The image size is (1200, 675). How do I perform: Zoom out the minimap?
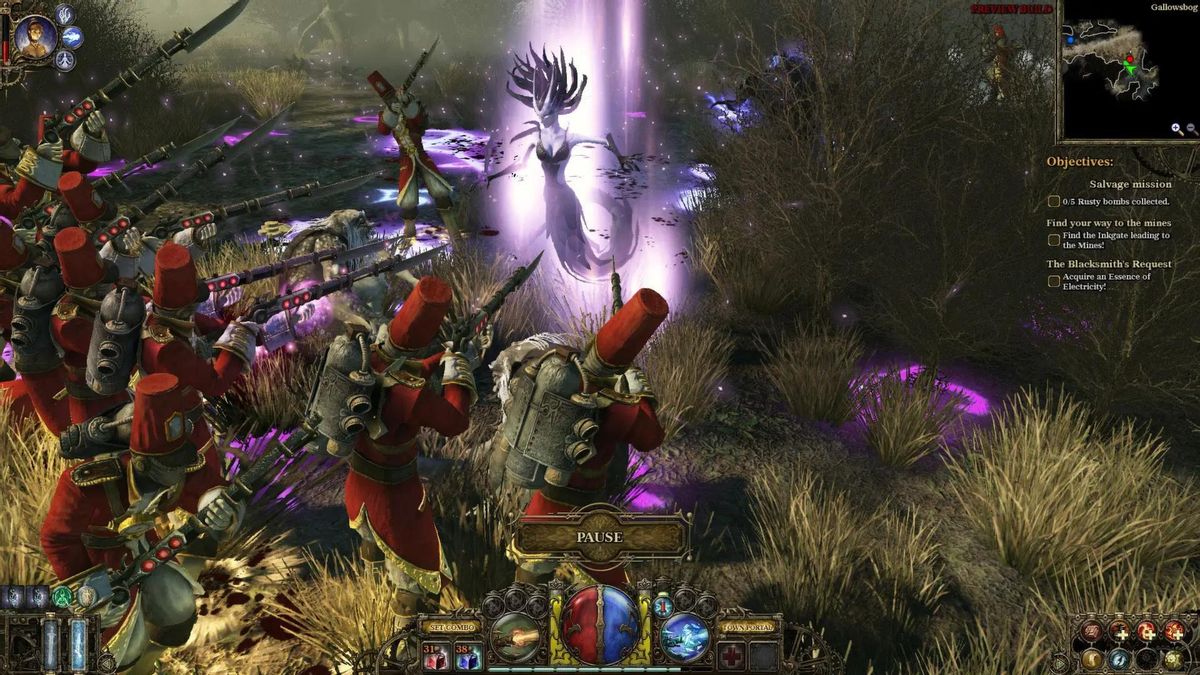[1191, 129]
